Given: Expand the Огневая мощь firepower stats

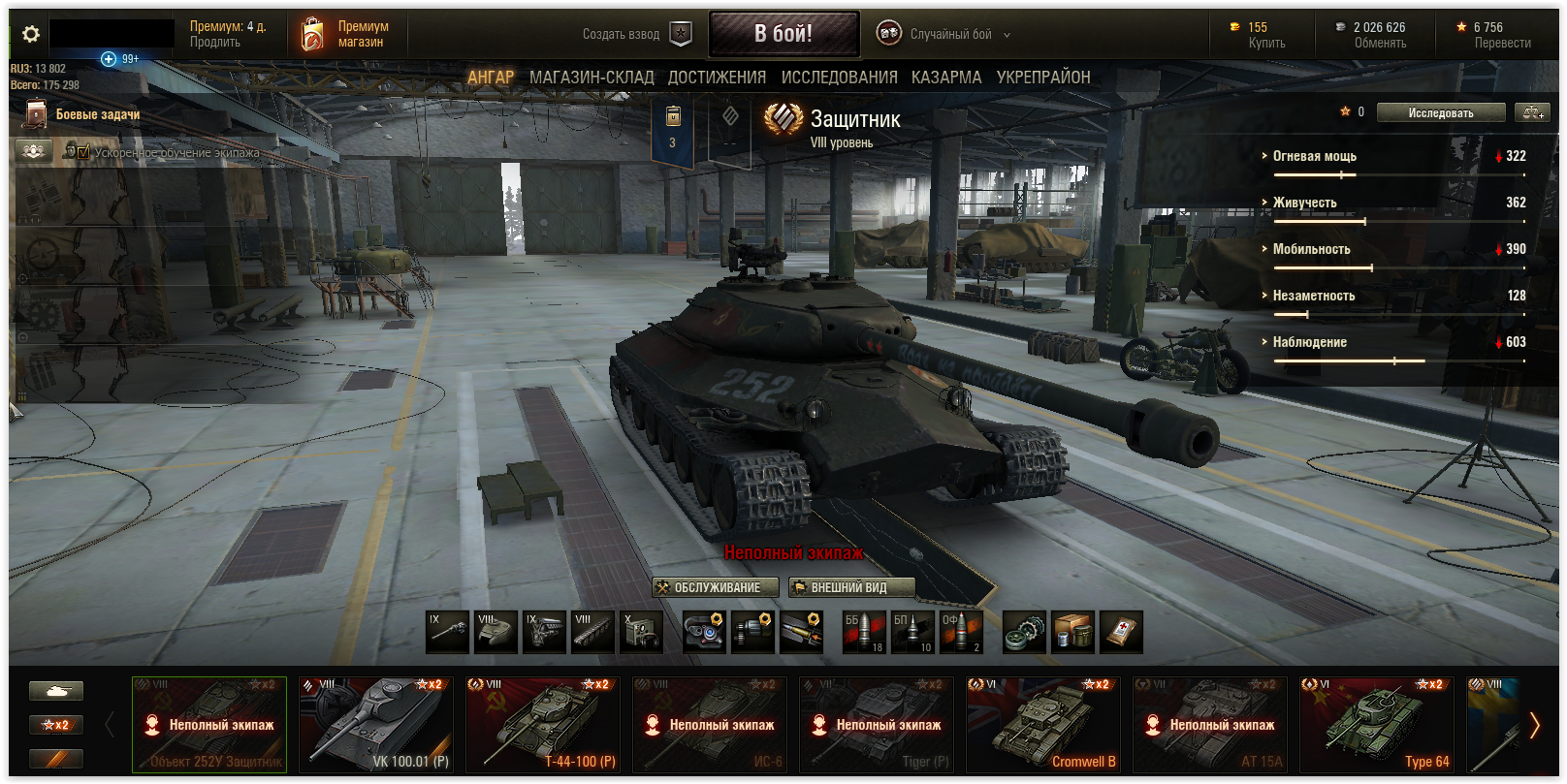Looking at the screenshot, I should (x=1314, y=156).
